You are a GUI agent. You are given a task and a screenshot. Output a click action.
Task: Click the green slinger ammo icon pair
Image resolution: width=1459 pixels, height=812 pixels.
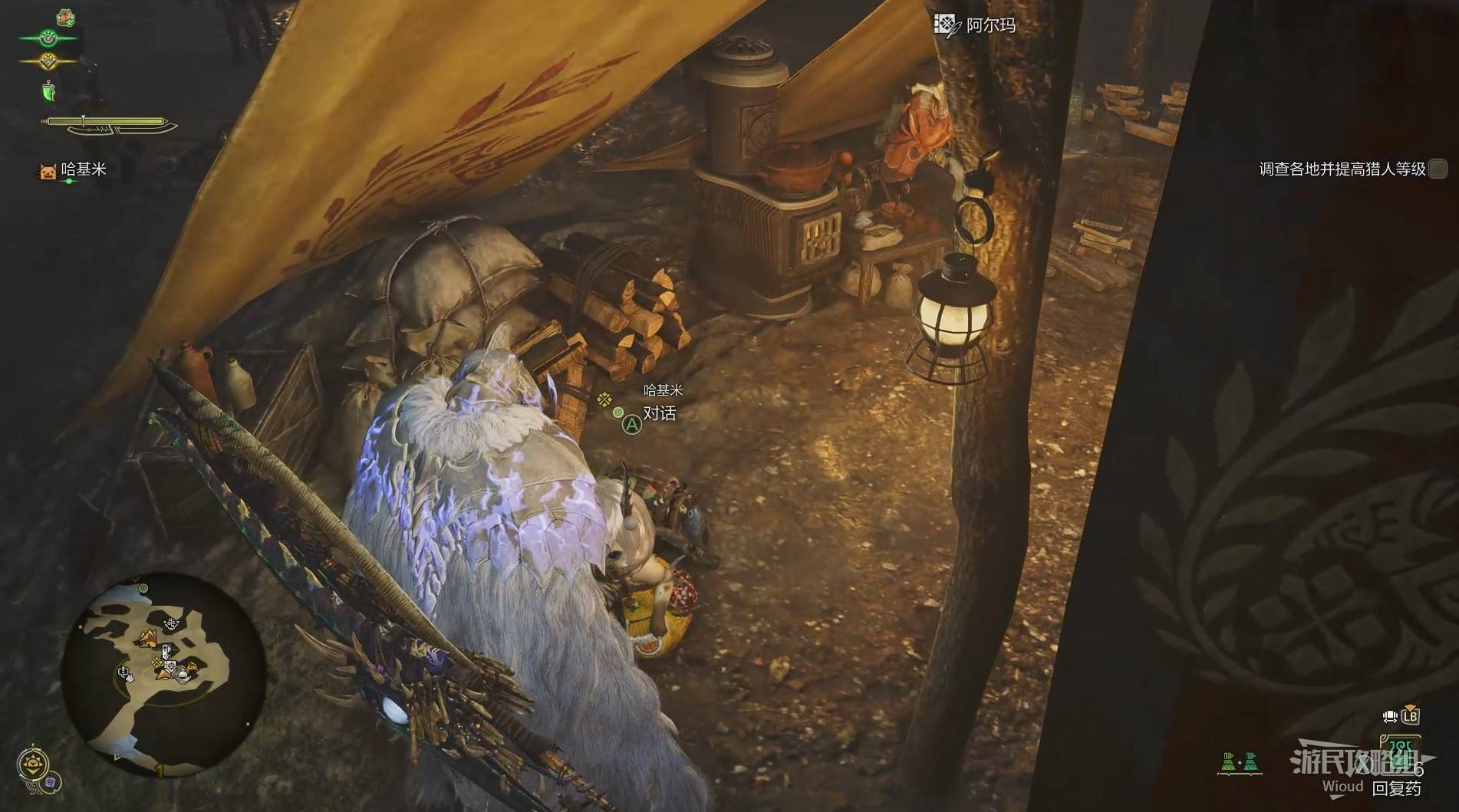[1240, 762]
